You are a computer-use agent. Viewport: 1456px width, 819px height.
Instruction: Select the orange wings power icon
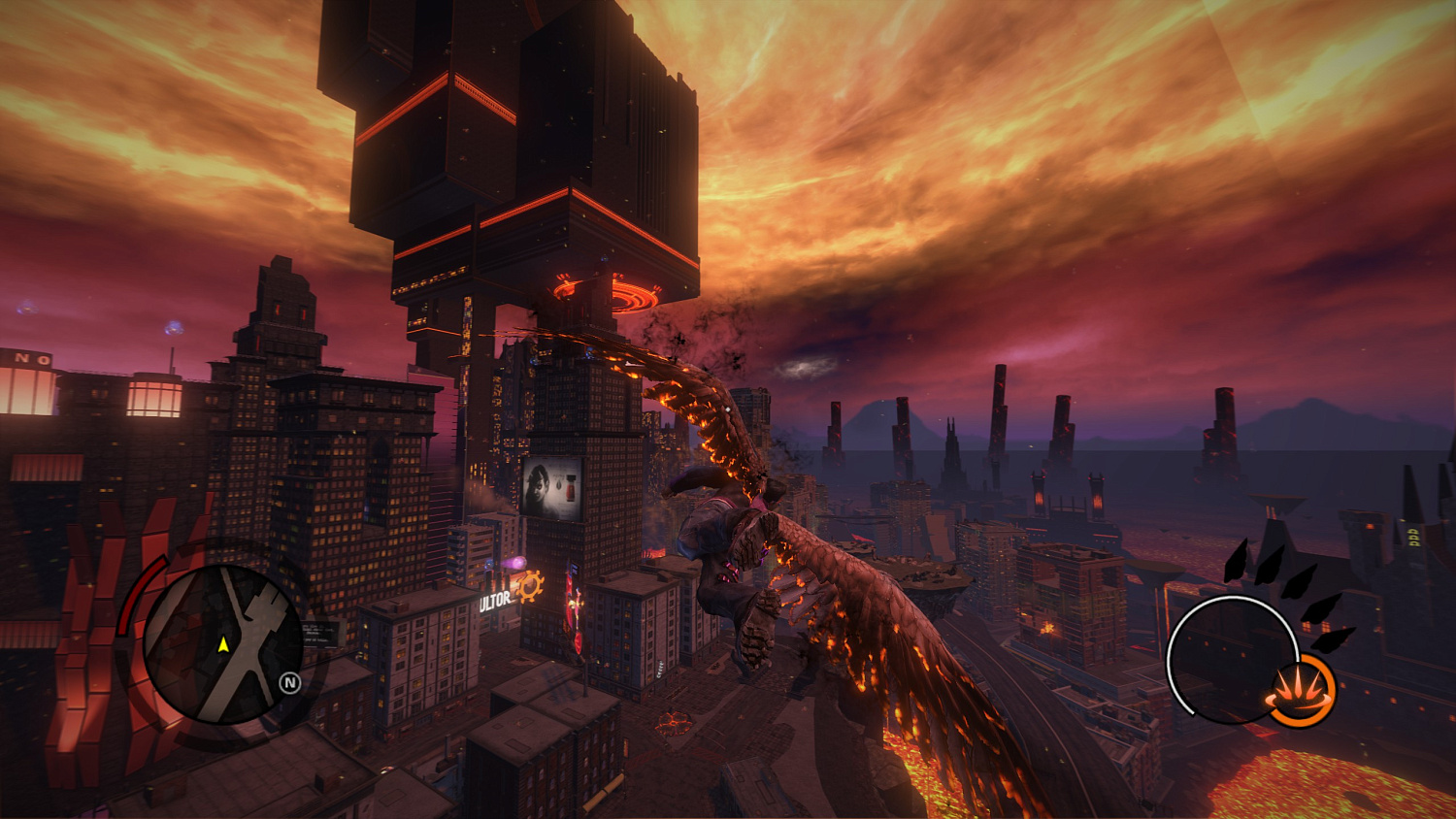1303,688
